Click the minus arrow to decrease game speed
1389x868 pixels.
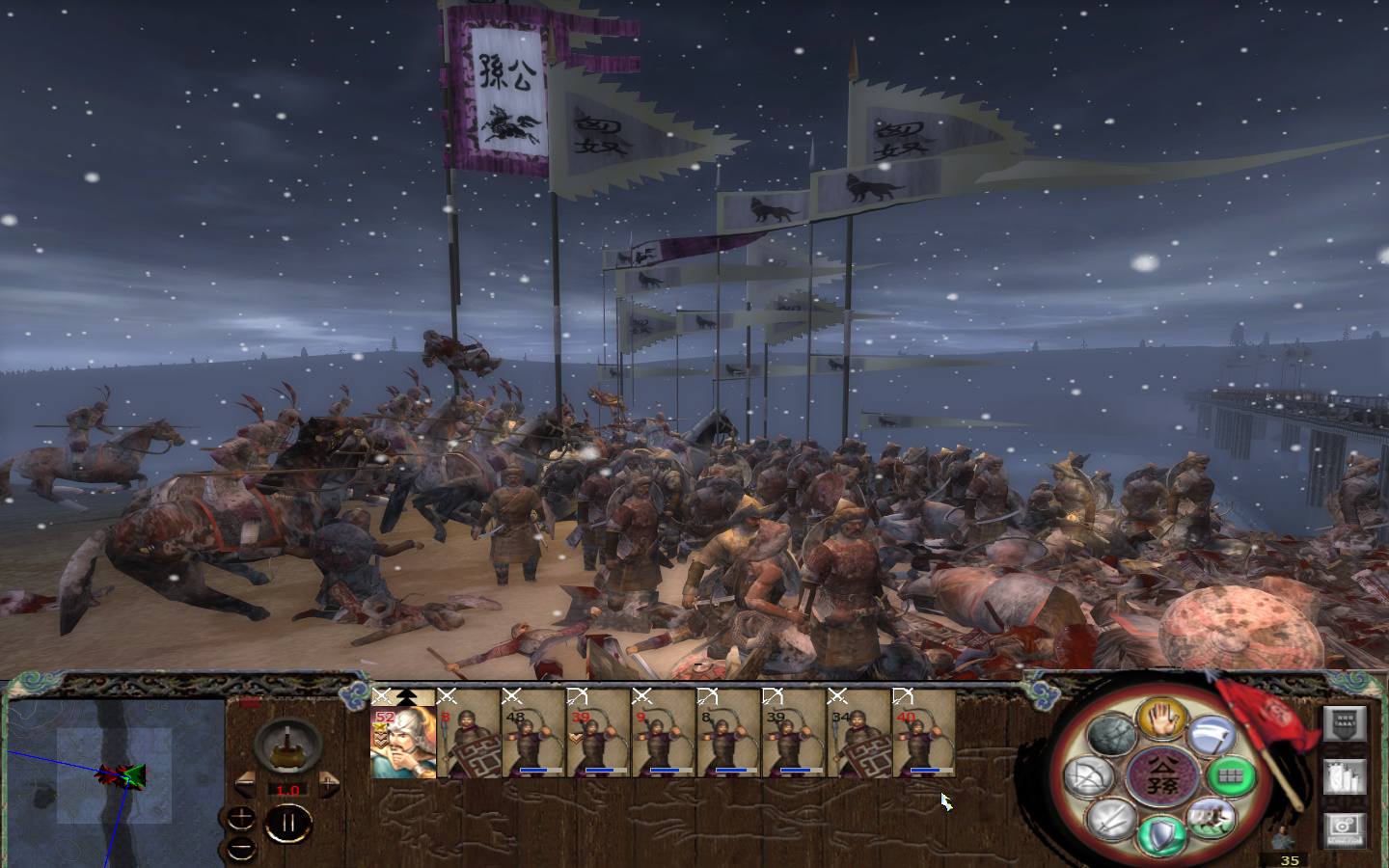[x=246, y=783]
